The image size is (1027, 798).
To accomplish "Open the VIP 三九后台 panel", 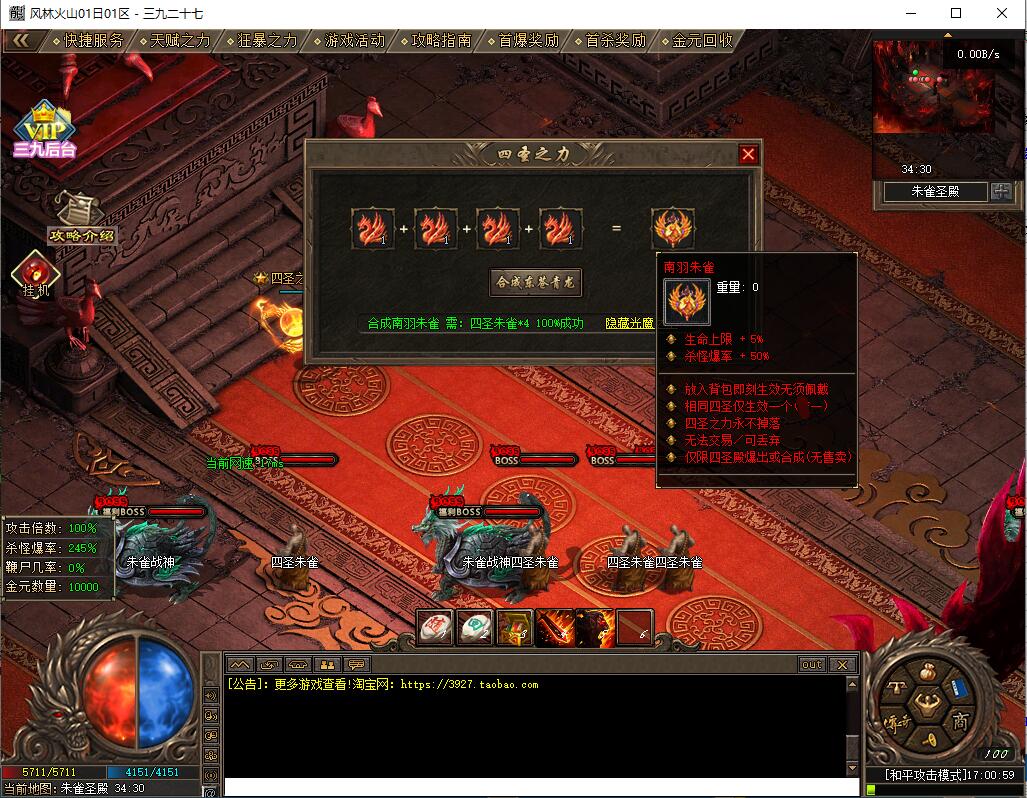I will coord(44,130).
